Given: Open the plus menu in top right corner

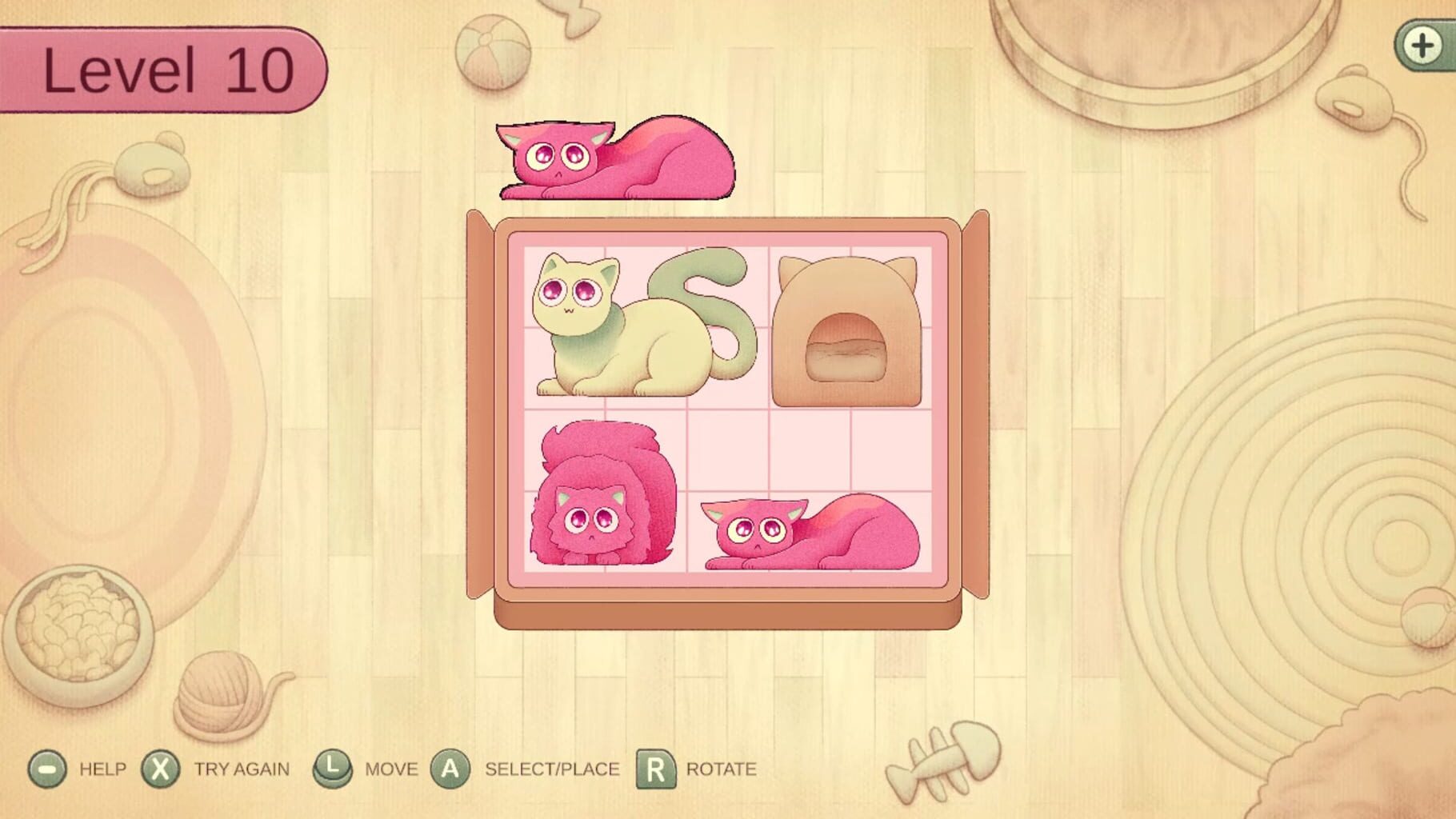Looking at the screenshot, I should click(1423, 46).
